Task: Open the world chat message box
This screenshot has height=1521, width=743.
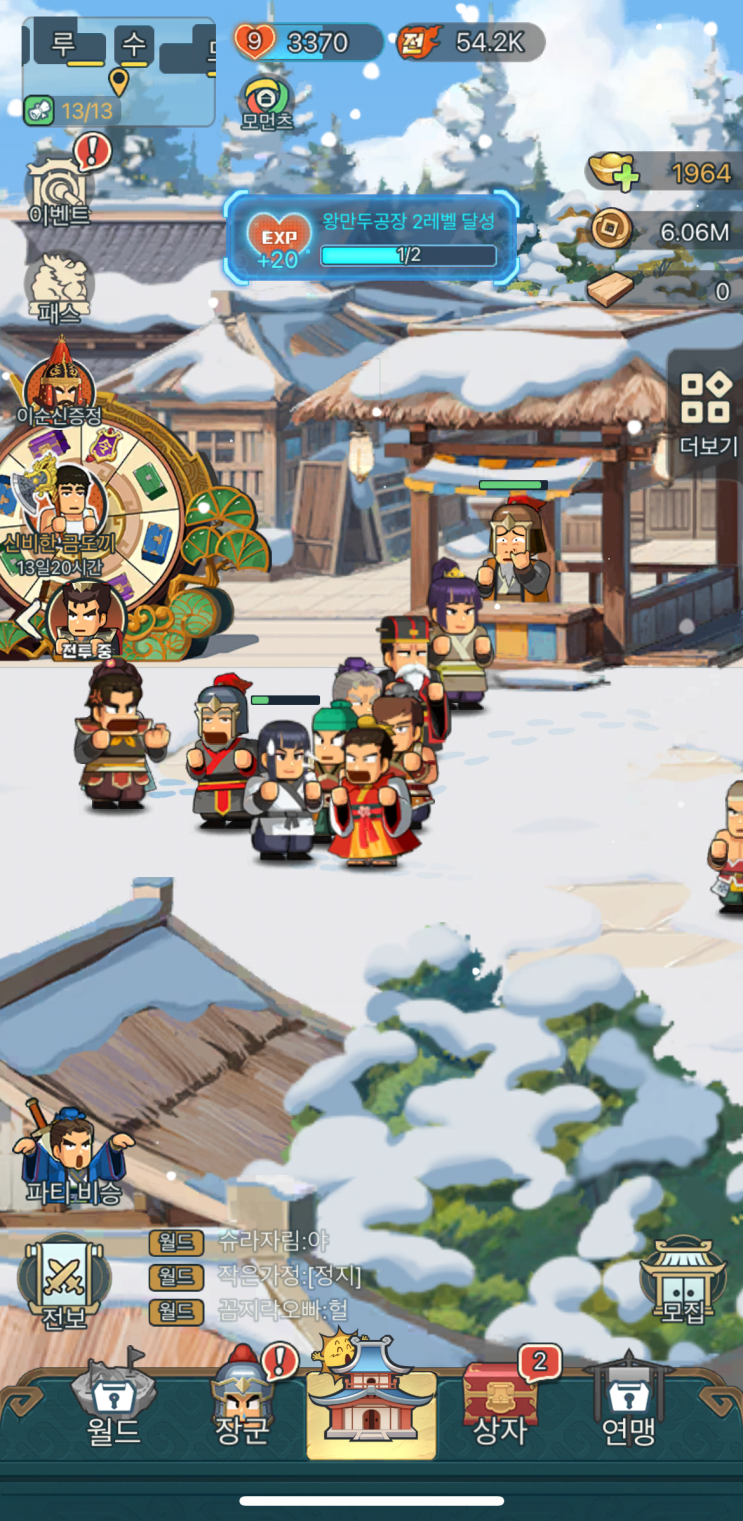Action: 270,1275
